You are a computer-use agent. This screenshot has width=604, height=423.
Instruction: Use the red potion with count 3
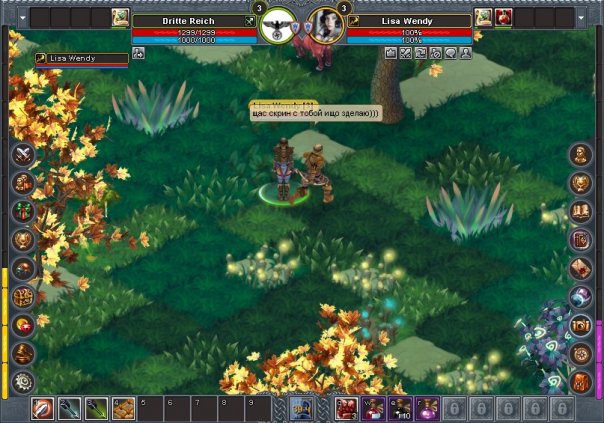pyautogui.click(x=347, y=408)
